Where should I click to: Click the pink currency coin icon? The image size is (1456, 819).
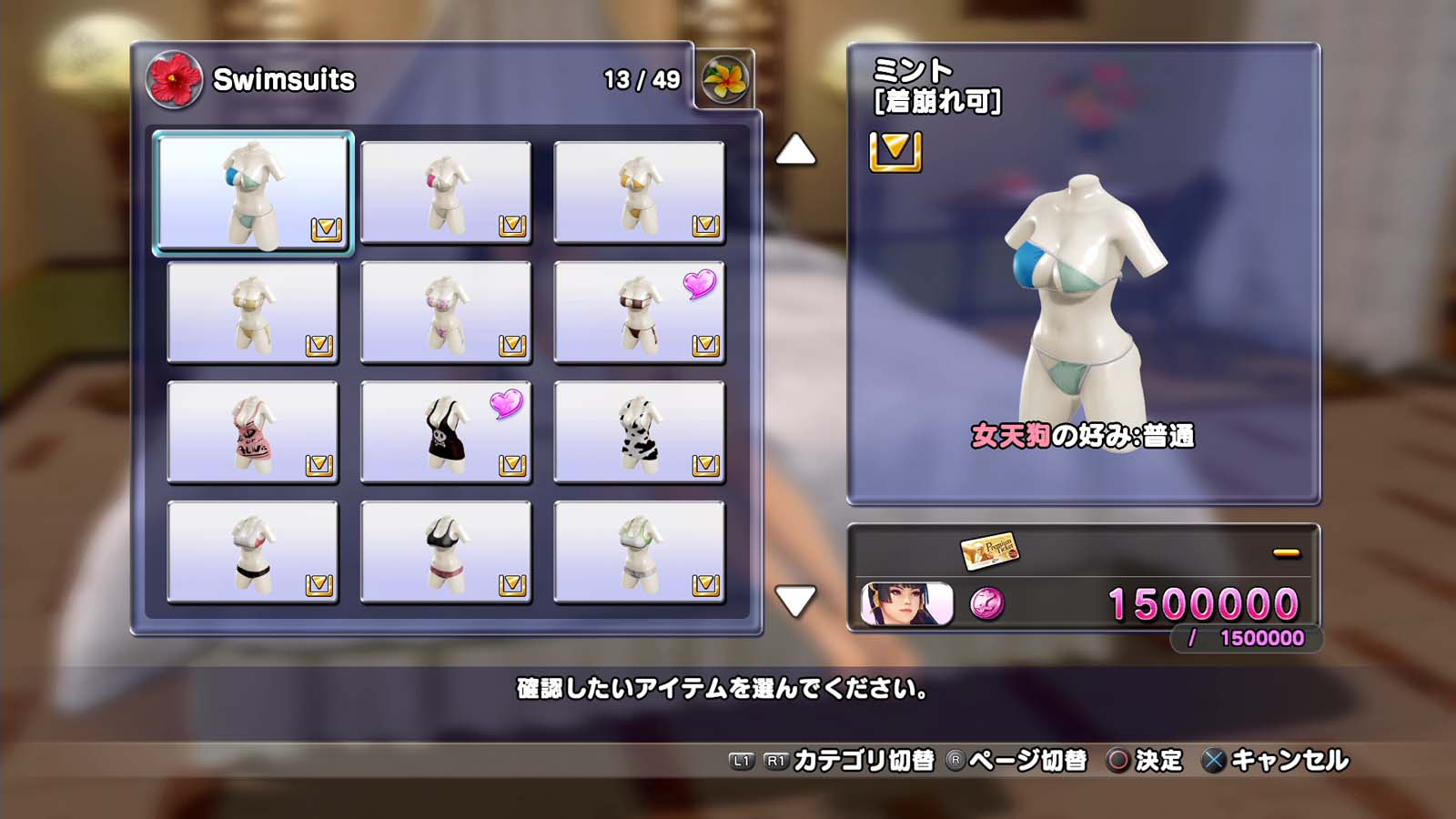click(987, 603)
